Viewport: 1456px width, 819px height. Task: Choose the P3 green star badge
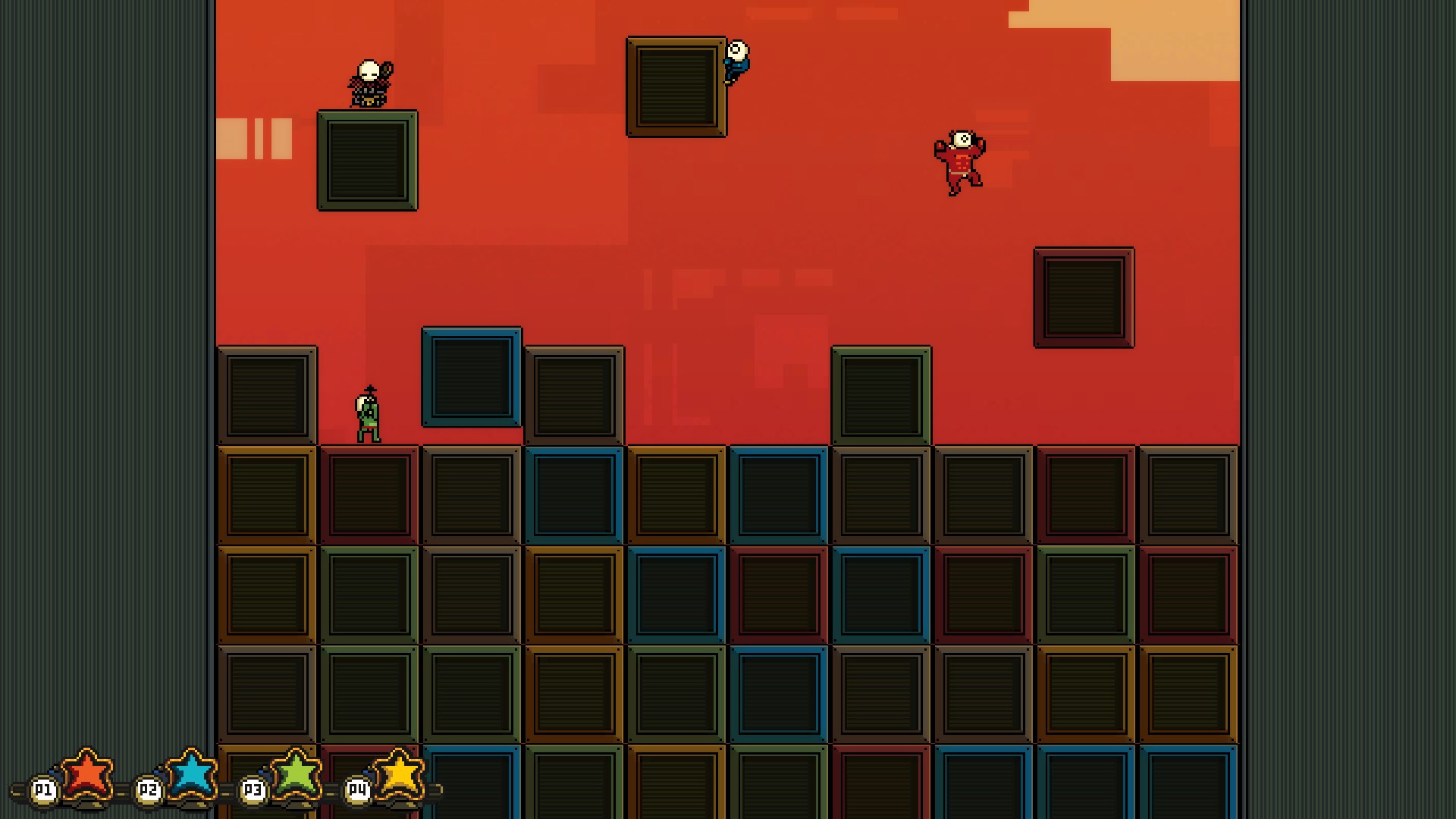click(x=296, y=775)
